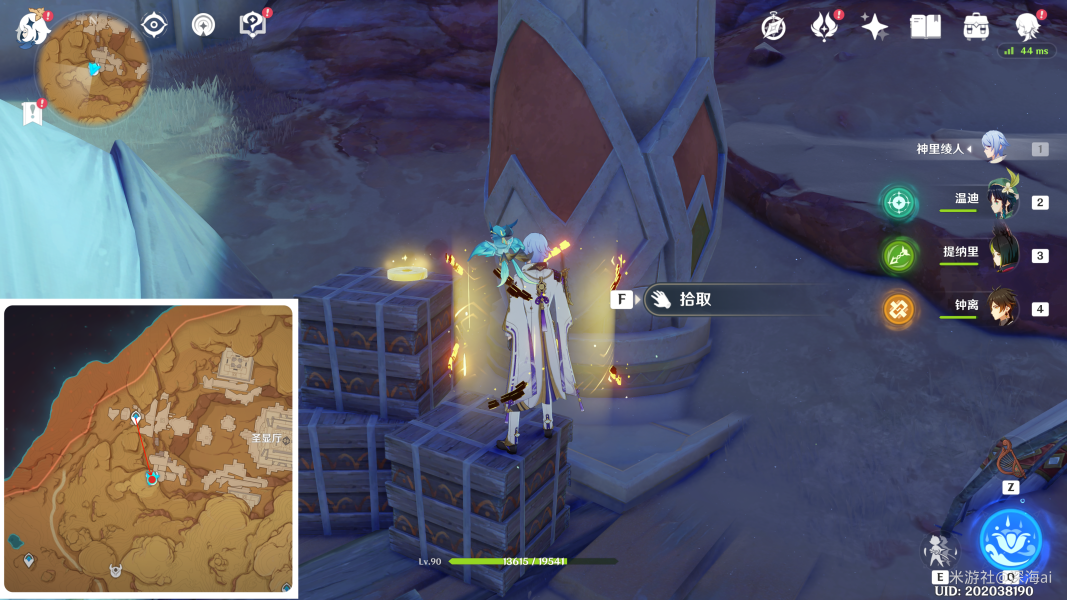Open the quest bookmark icon with exclamation
The height and width of the screenshot is (600, 1067).
[x=31, y=113]
